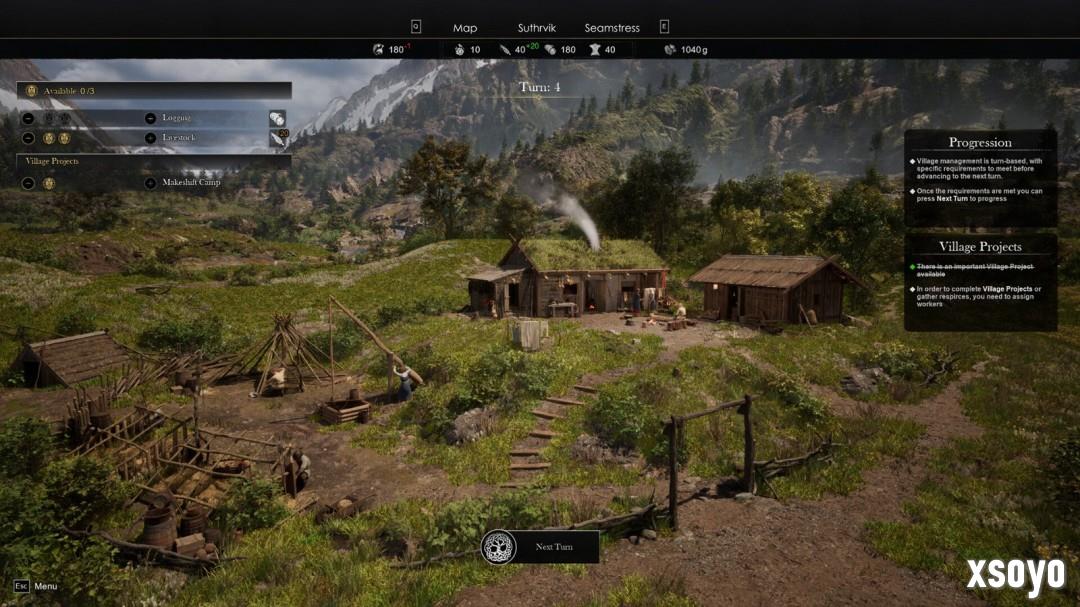Switch to the Seamstress tab
Viewport: 1080px width, 607px height.
[612, 28]
